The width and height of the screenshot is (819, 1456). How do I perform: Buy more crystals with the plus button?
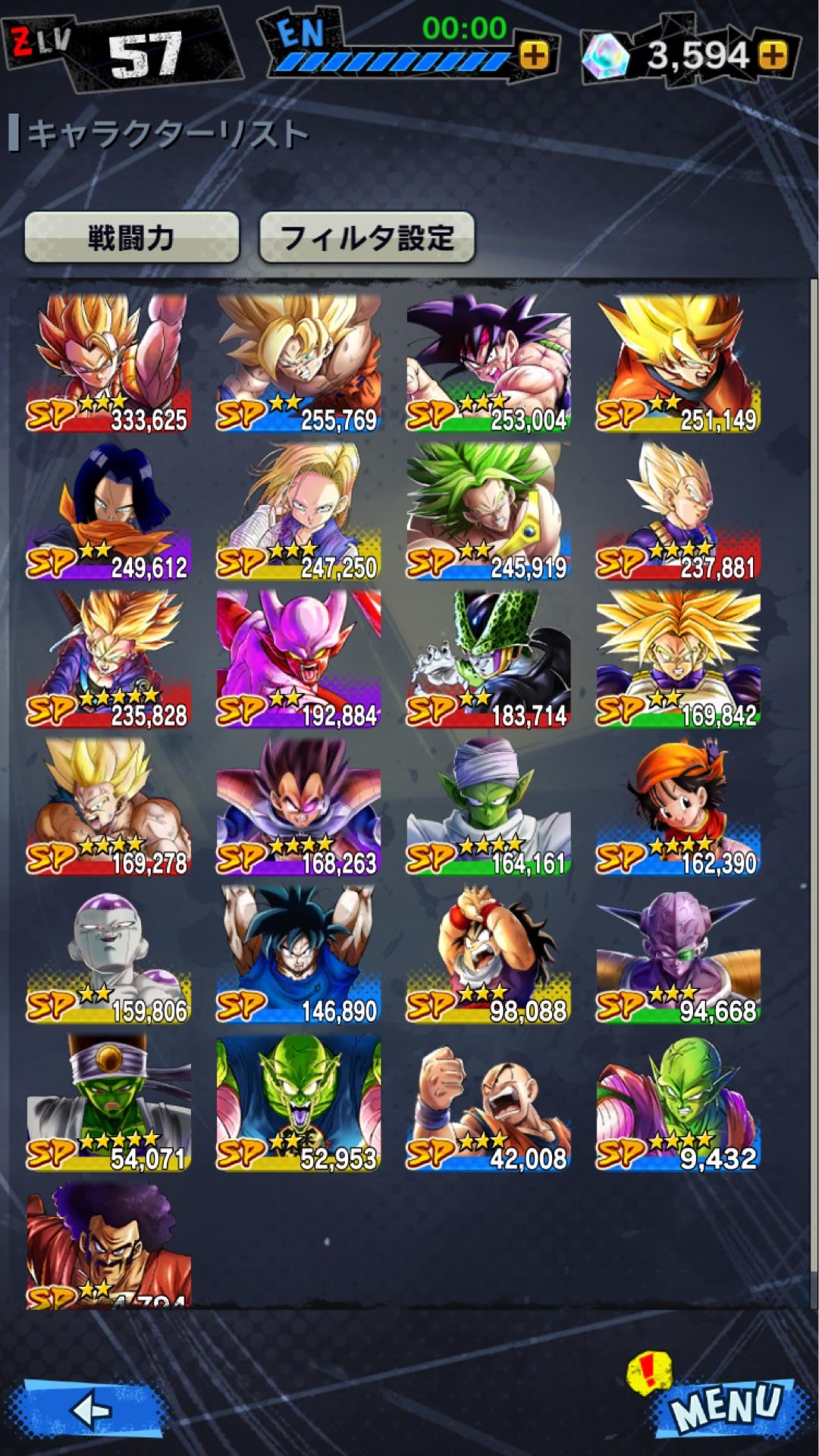[x=773, y=55]
